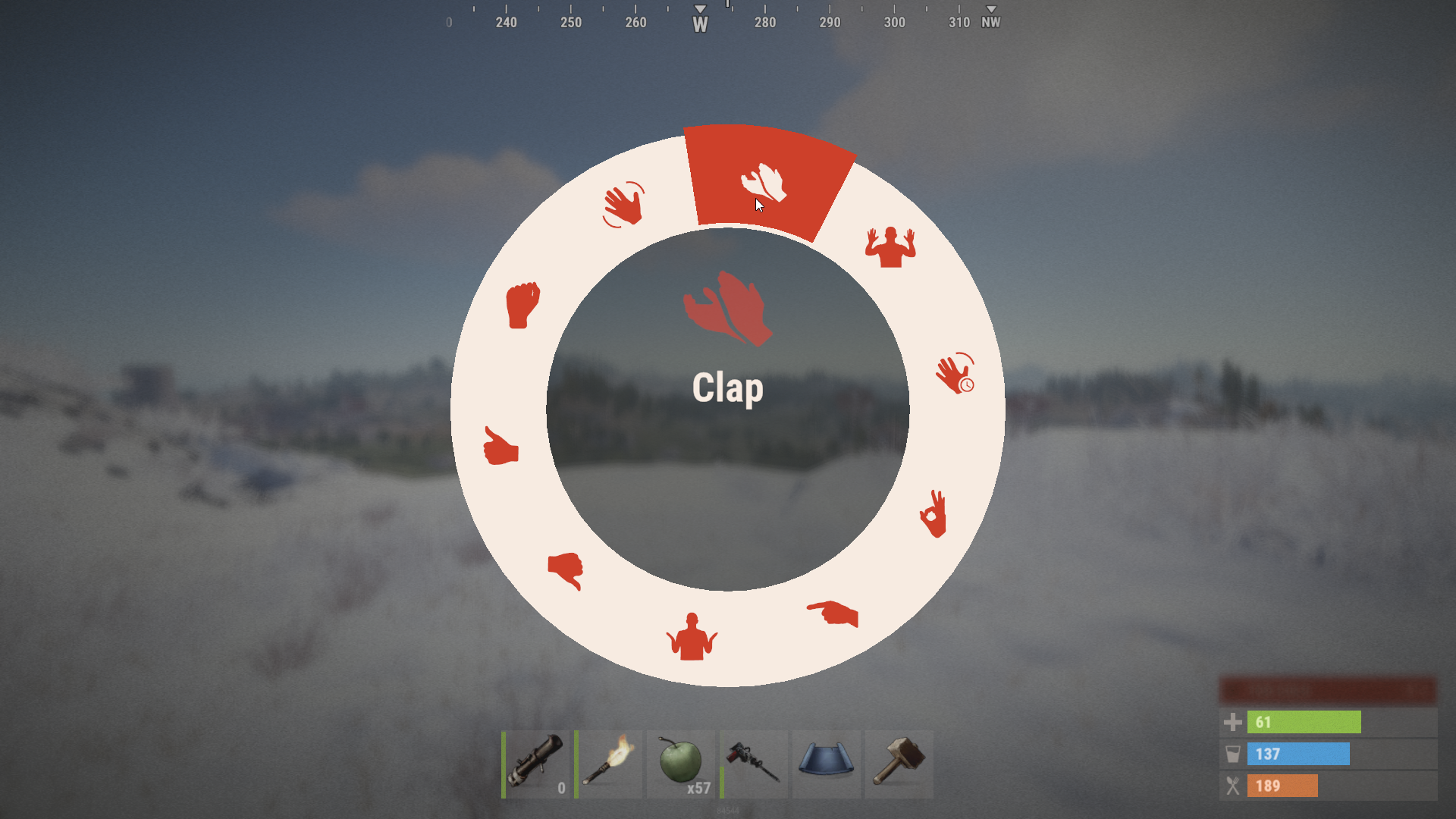Image resolution: width=1456 pixels, height=819 pixels.
Task: Pick the raised fist gesture
Action: click(x=522, y=305)
